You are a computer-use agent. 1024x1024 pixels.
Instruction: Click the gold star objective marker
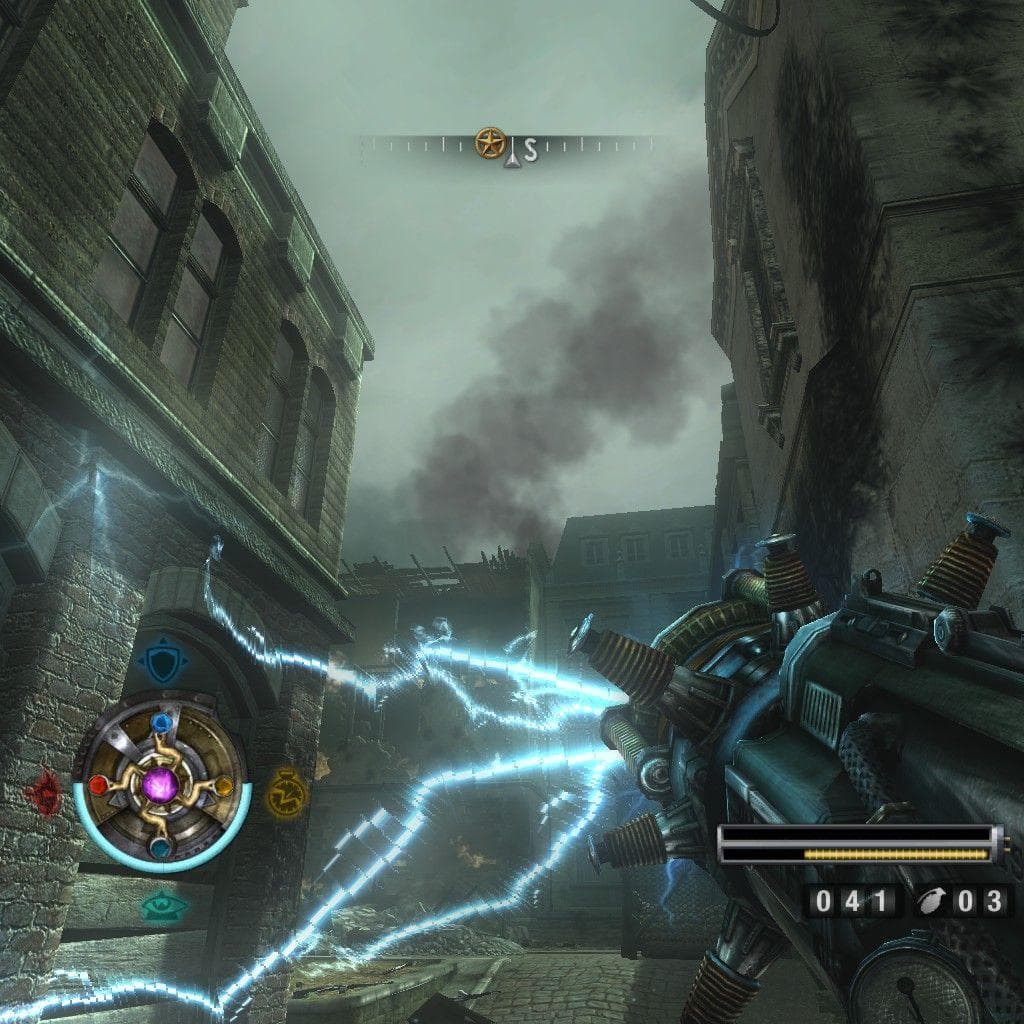pyautogui.click(x=489, y=143)
